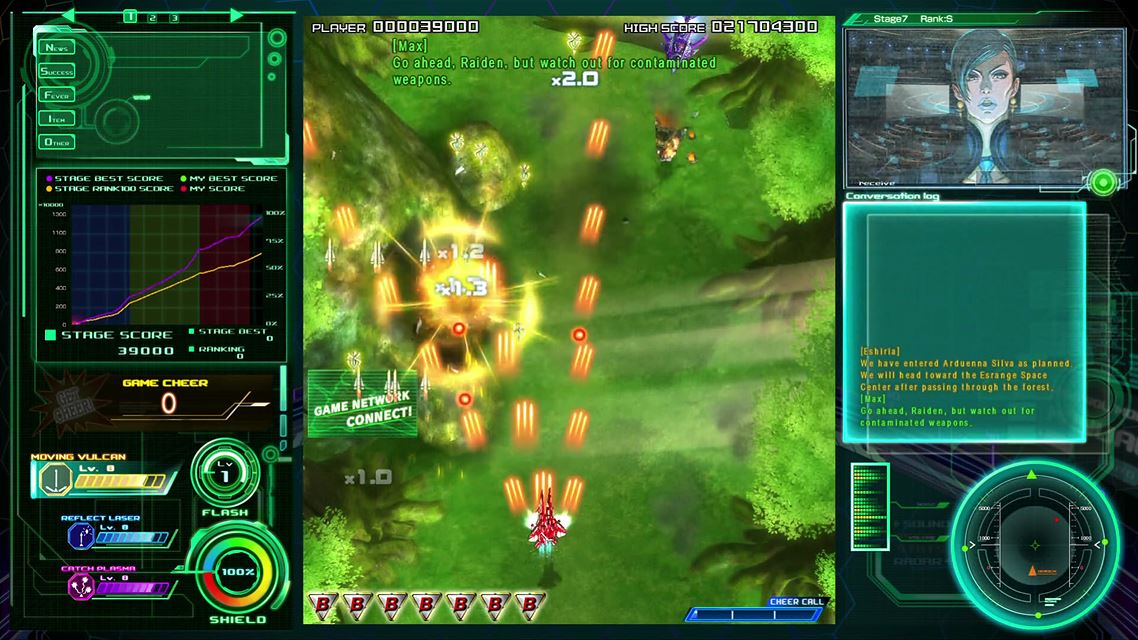Screen dimensions: 1138x640
Task: Open the Conversation log panel
Action: coord(964,320)
